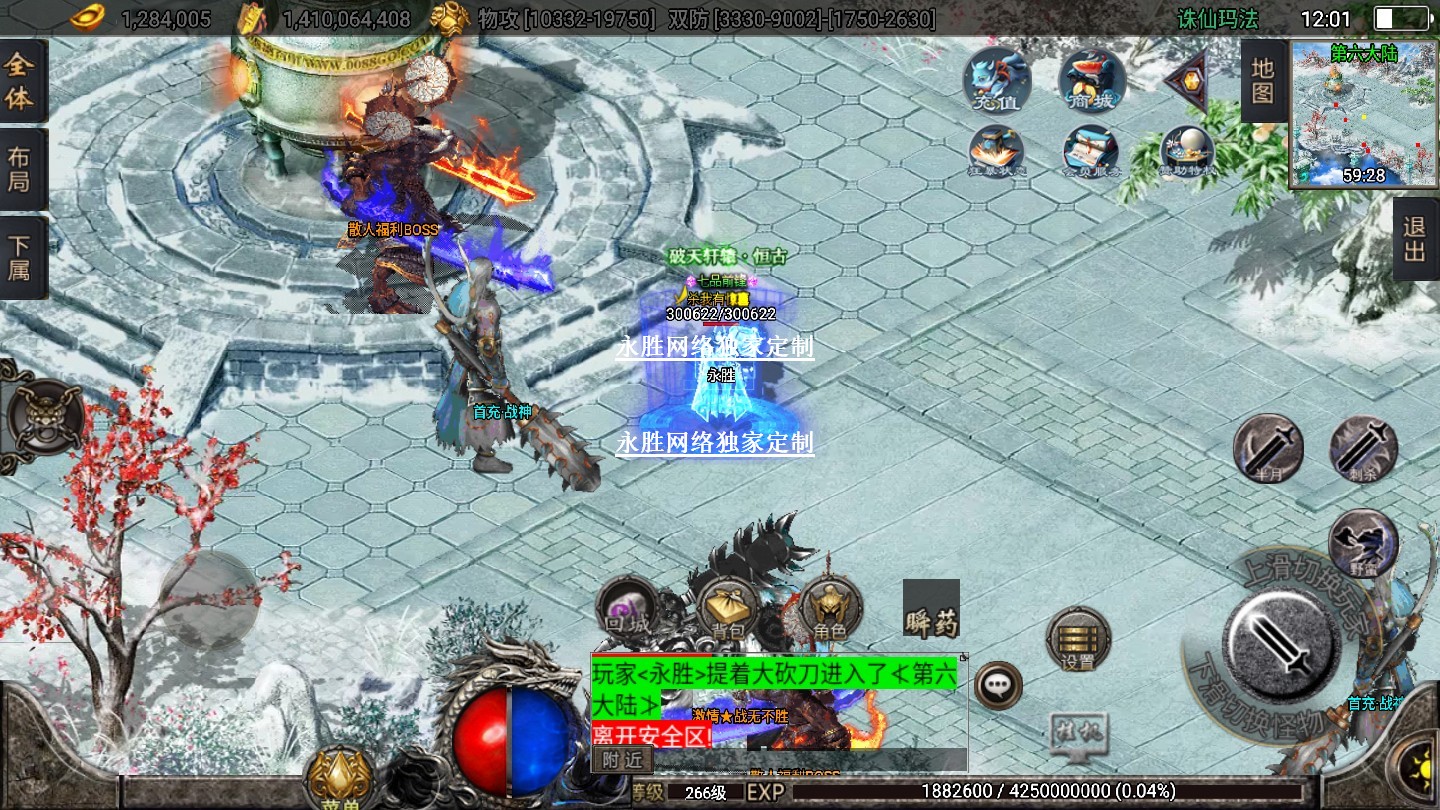Open the 充值 recharge icon
The image size is (1440, 810).
point(997,79)
